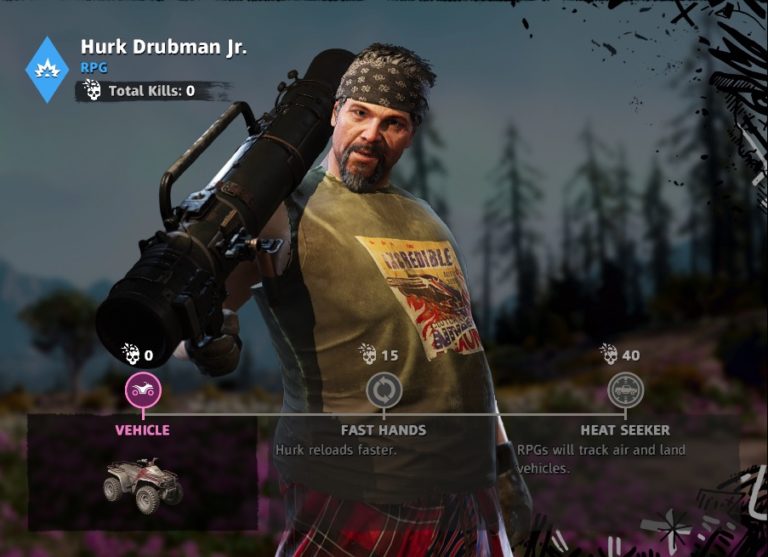This screenshot has width=768, height=557.
Task: Choose the Fast Hands perk icon
Action: pos(384,390)
